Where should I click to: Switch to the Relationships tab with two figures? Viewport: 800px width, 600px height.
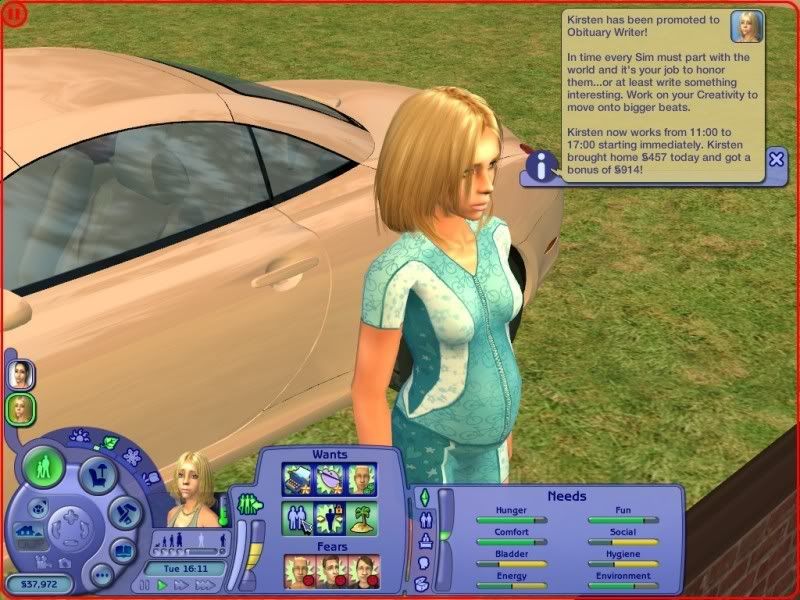click(423, 519)
